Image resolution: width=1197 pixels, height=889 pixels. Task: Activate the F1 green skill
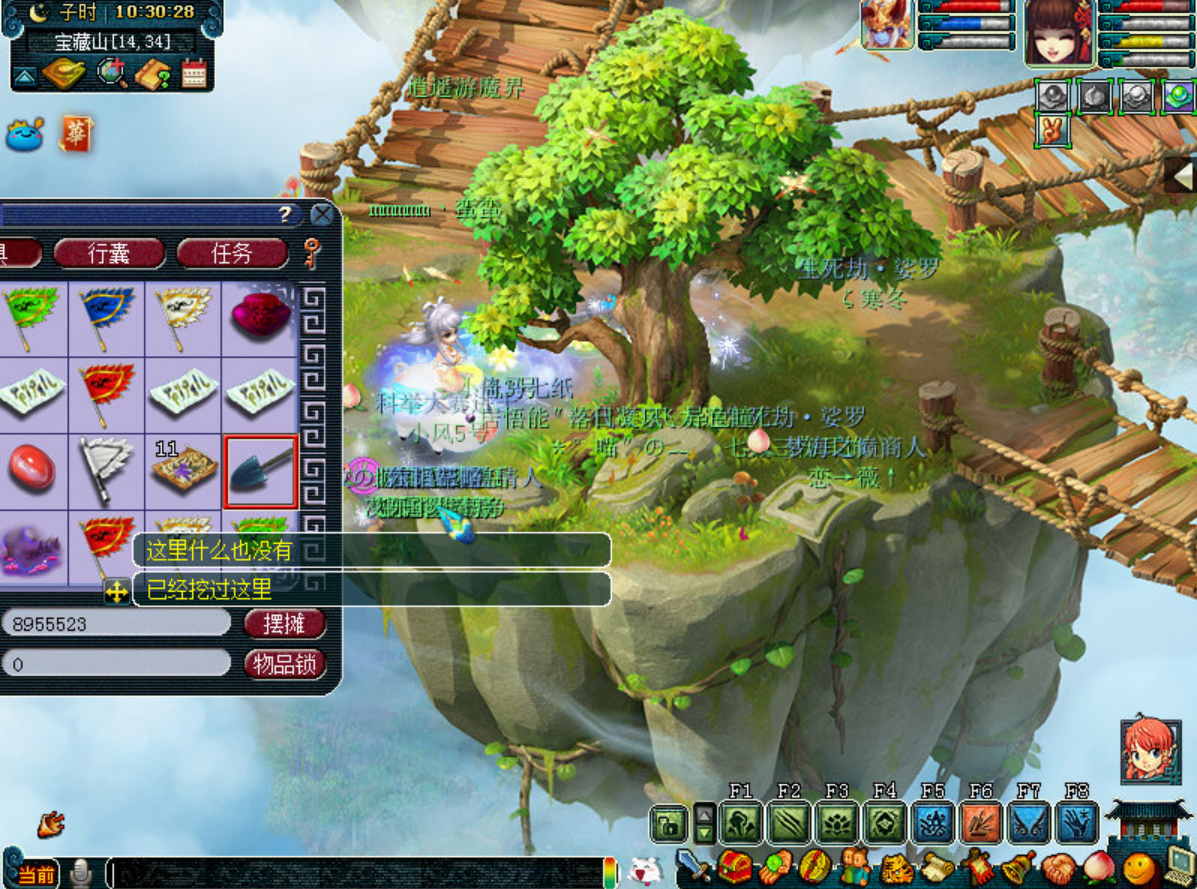pyautogui.click(x=741, y=823)
